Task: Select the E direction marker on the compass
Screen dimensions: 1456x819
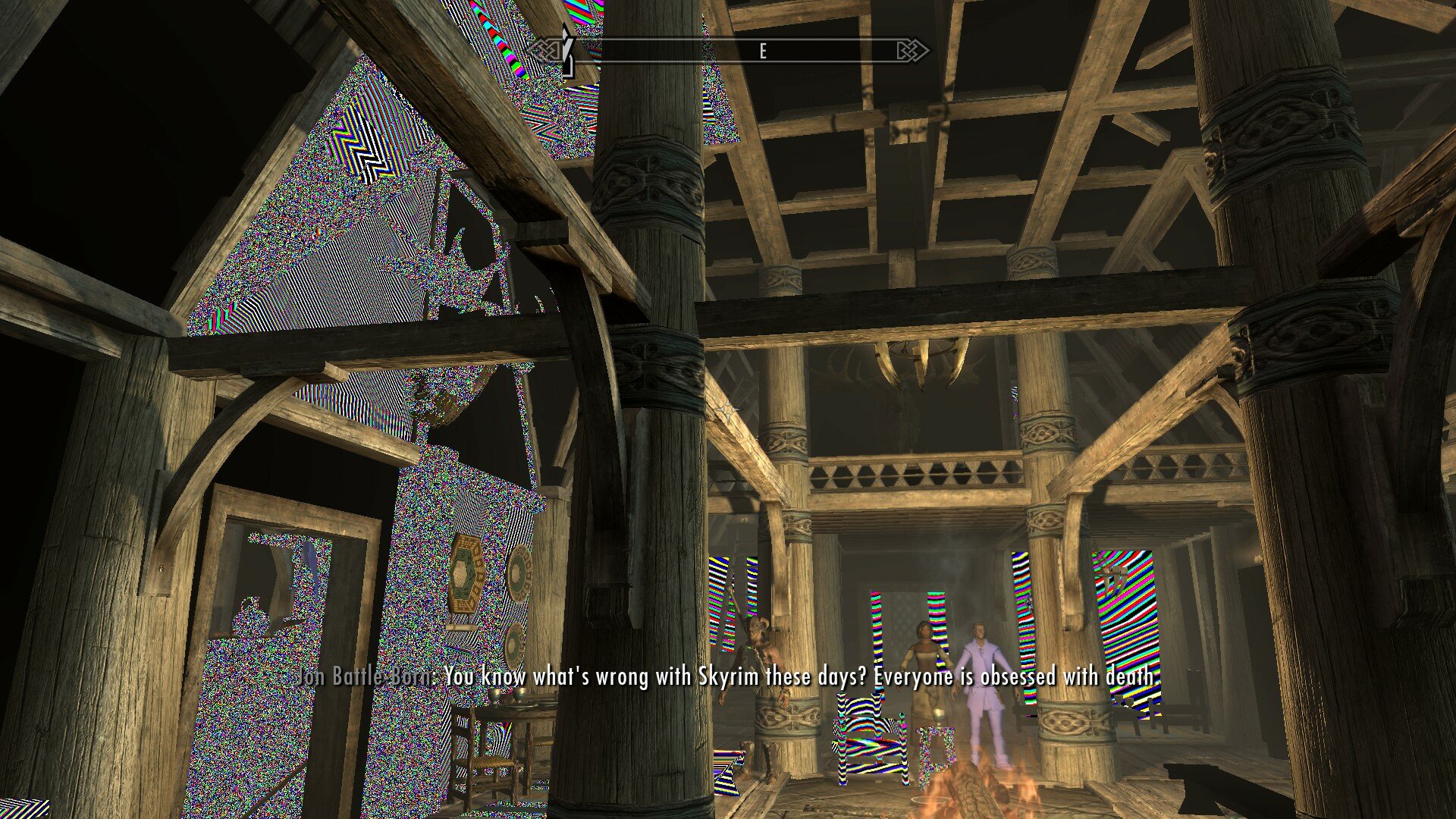Action: point(762,52)
